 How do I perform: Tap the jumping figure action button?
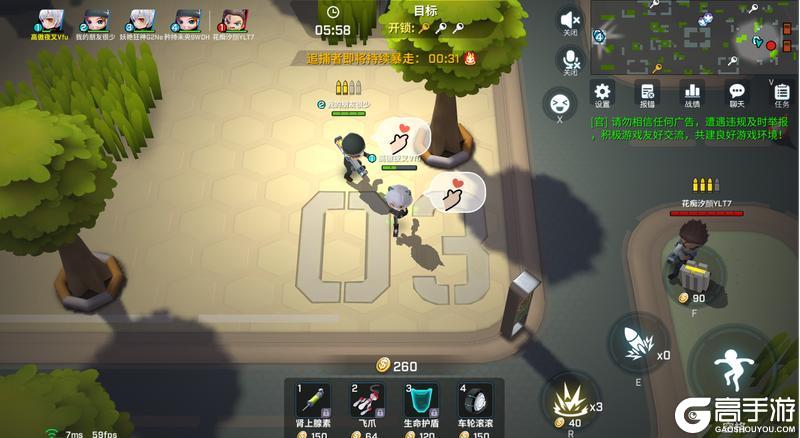pyautogui.click(x=733, y=368)
